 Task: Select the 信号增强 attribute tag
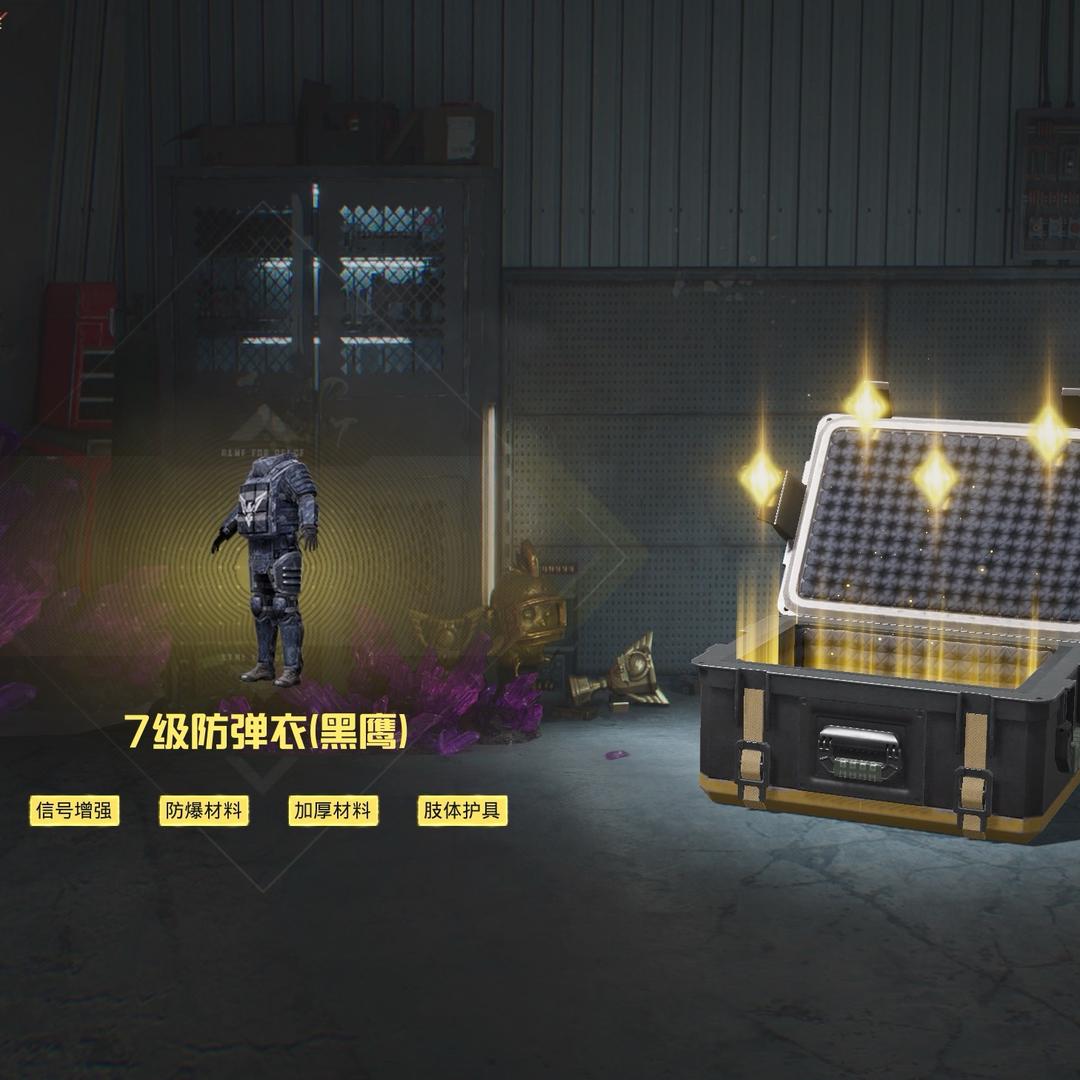pos(74,811)
